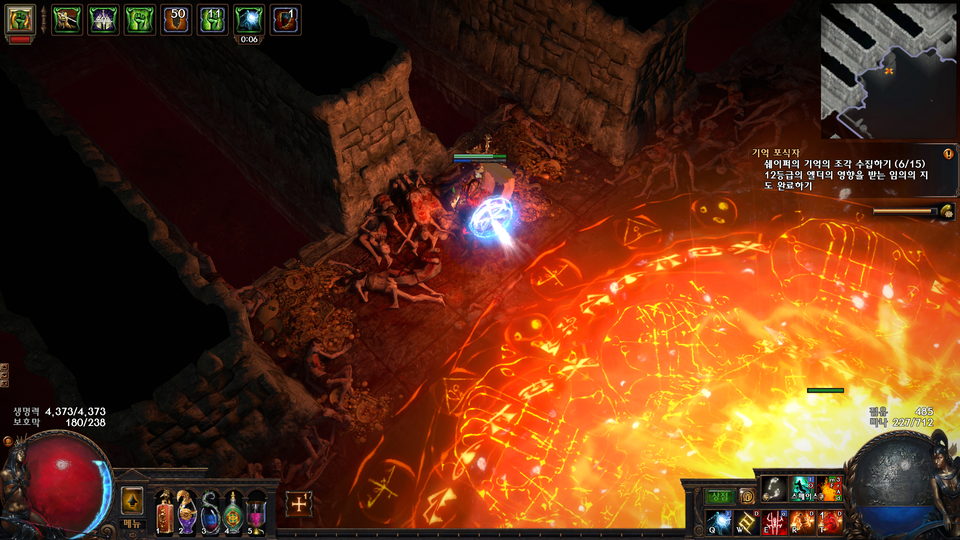This screenshot has width=960, height=540.
Task: Click the orange cross skill-point icon
Action: [298, 504]
